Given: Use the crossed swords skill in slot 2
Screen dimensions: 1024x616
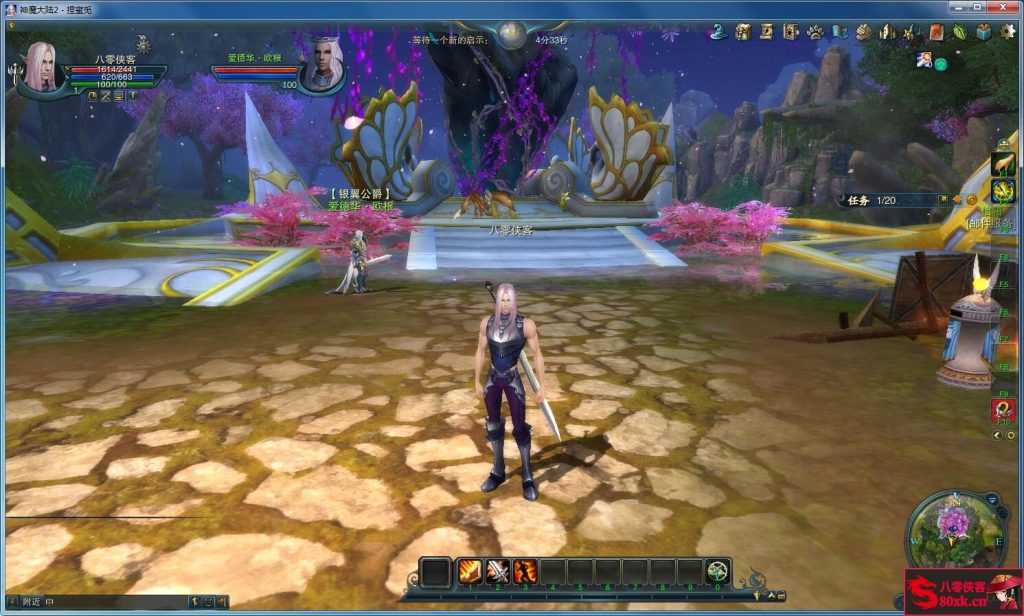Looking at the screenshot, I should (498, 572).
